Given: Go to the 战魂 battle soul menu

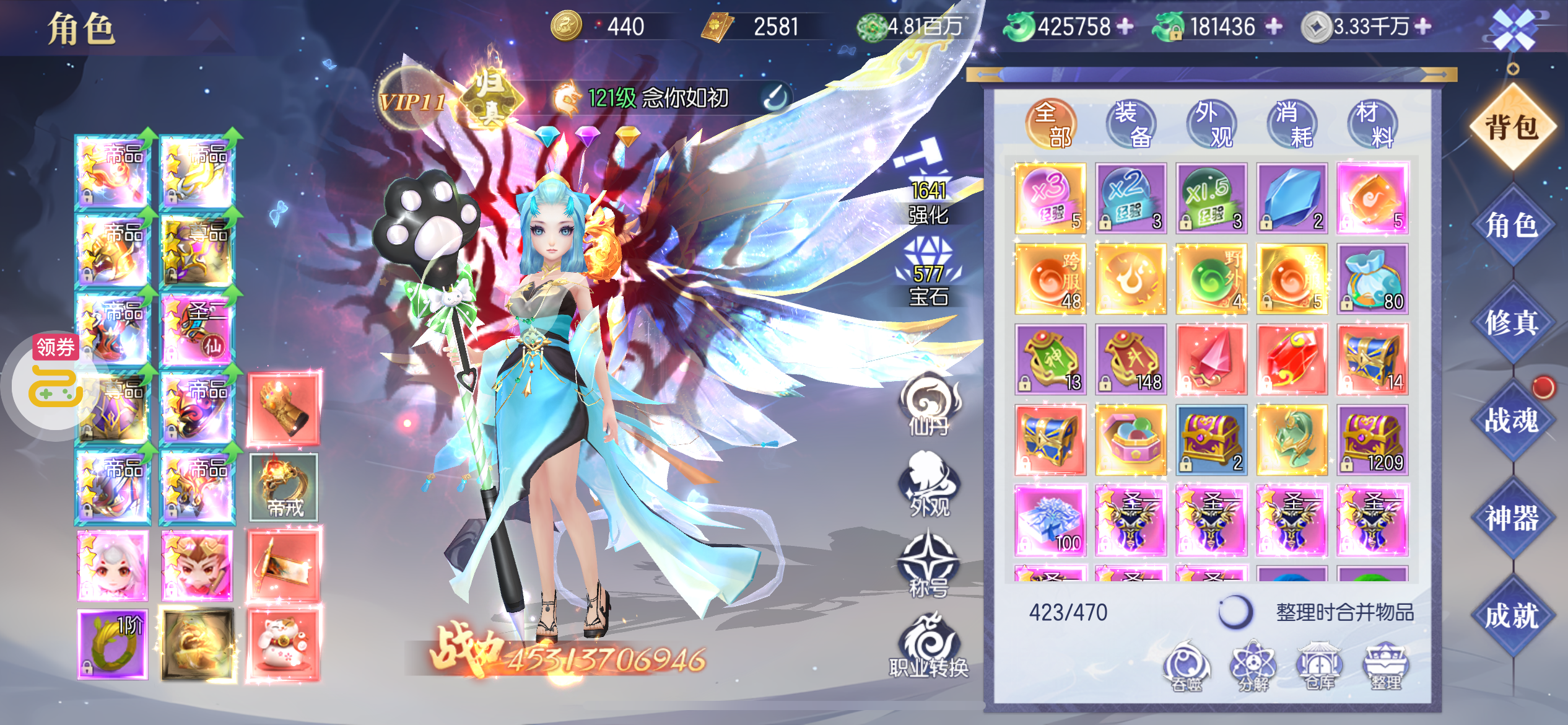Looking at the screenshot, I should coord(1512,420).
